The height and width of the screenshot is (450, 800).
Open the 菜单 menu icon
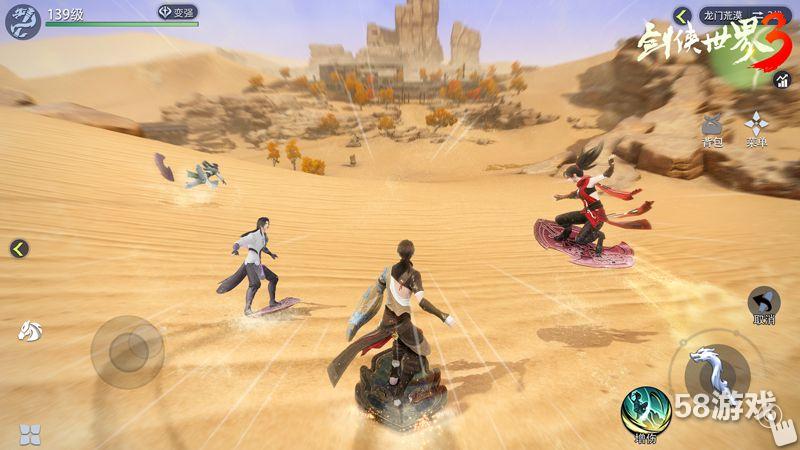[756, 127]
